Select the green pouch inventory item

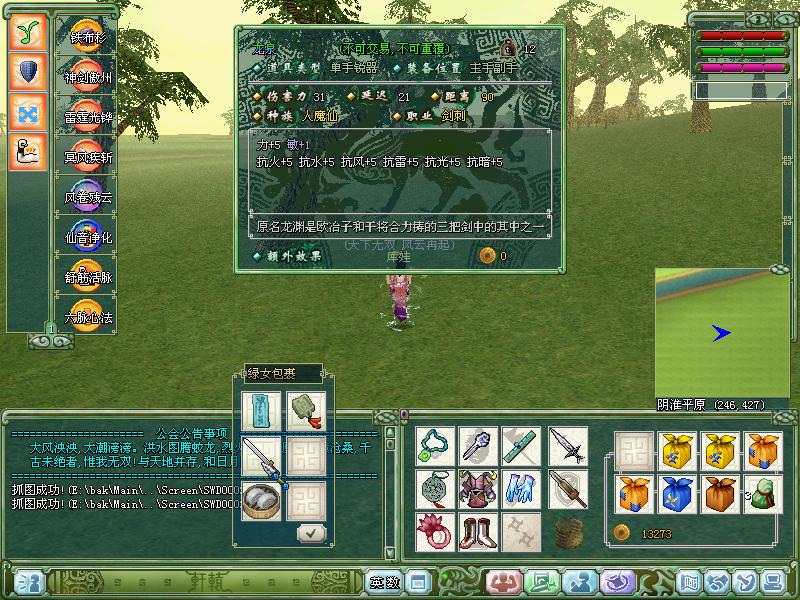[765, 494]
